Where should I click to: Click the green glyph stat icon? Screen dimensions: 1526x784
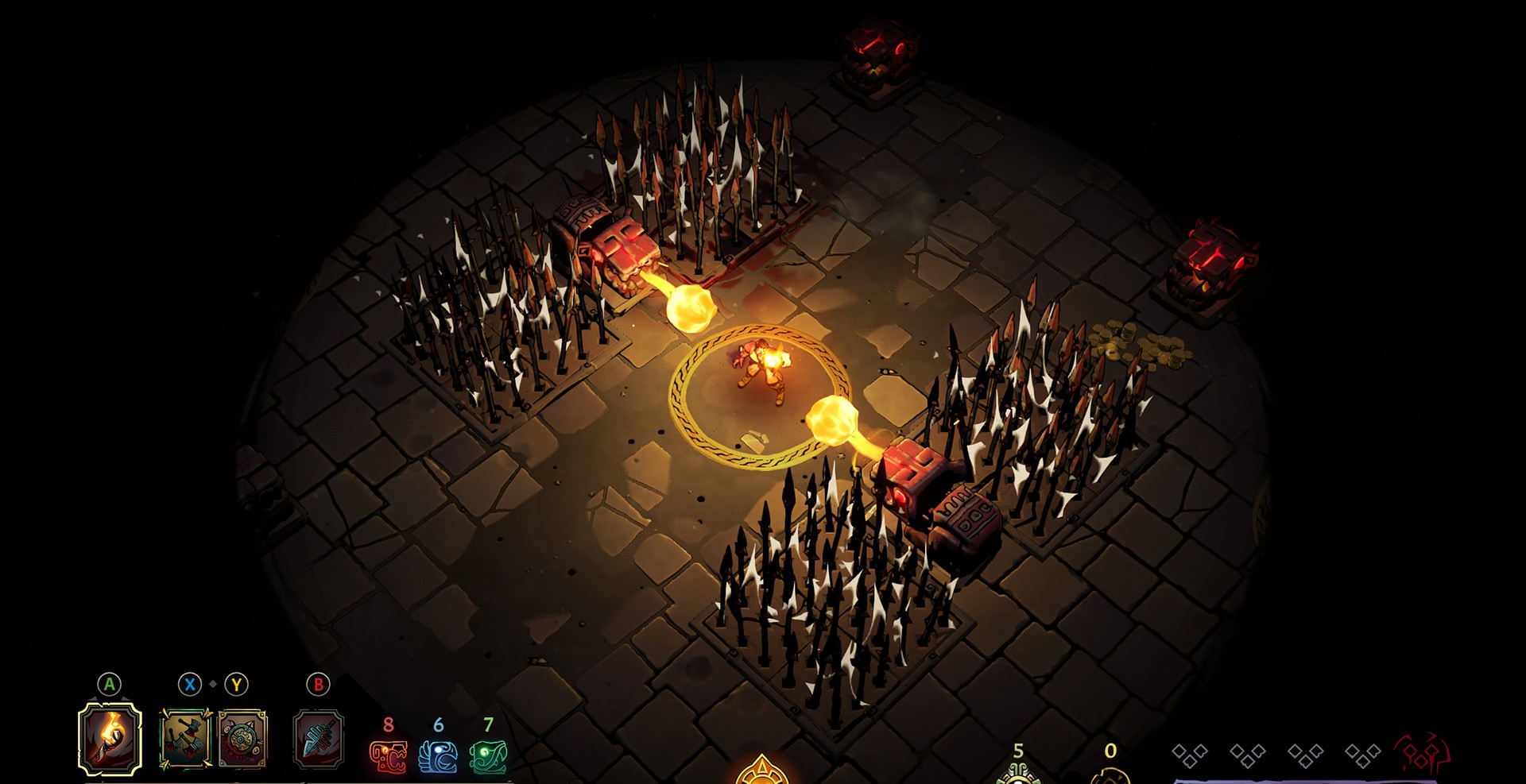point(488,756)
